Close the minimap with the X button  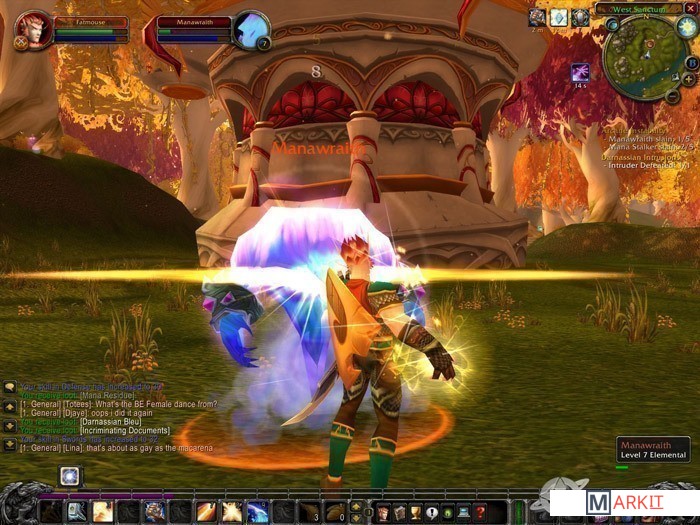pos(691,8)
